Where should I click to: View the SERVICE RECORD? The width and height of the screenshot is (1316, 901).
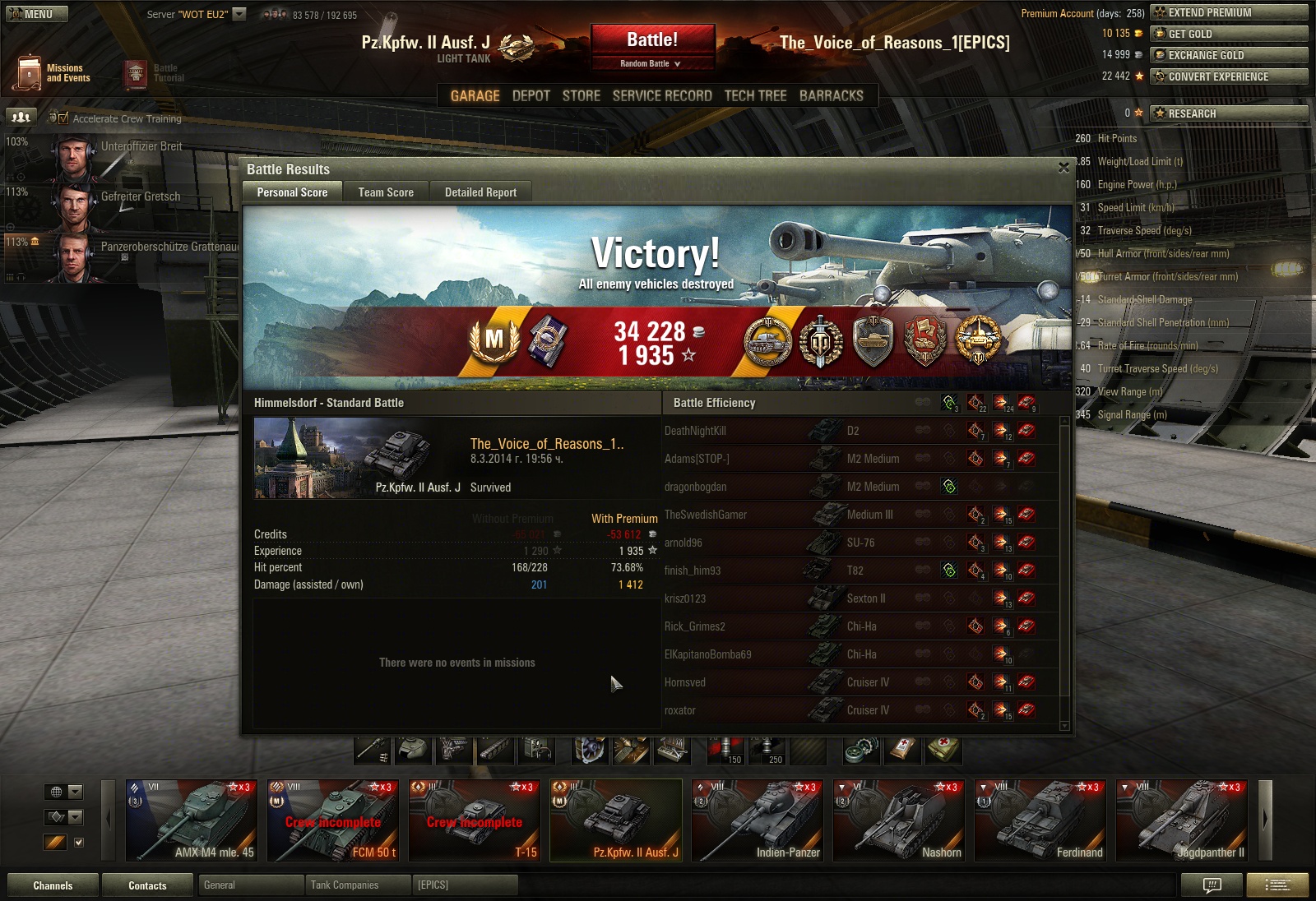click(662, 96)
